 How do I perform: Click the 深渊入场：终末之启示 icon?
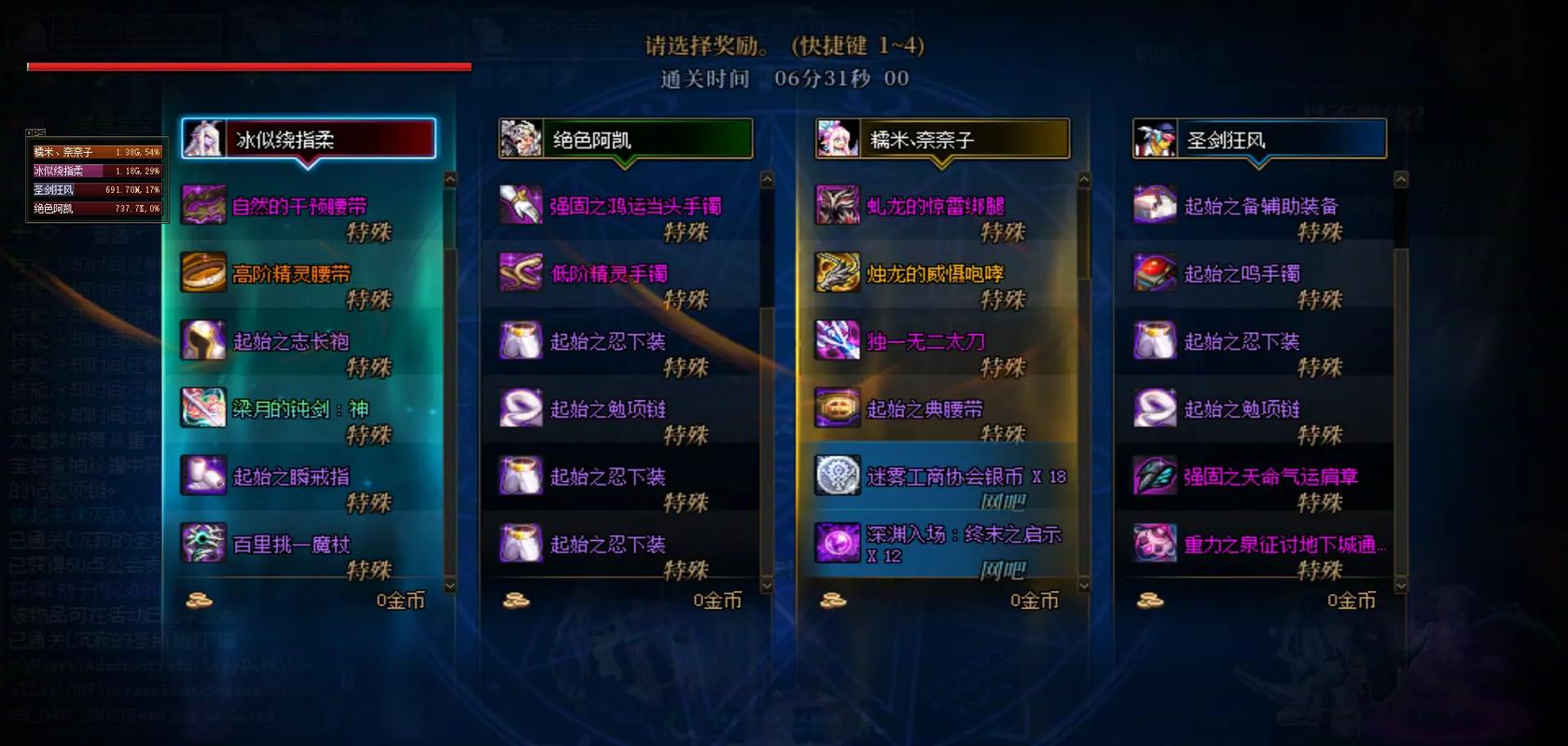[x=838, y=544]
